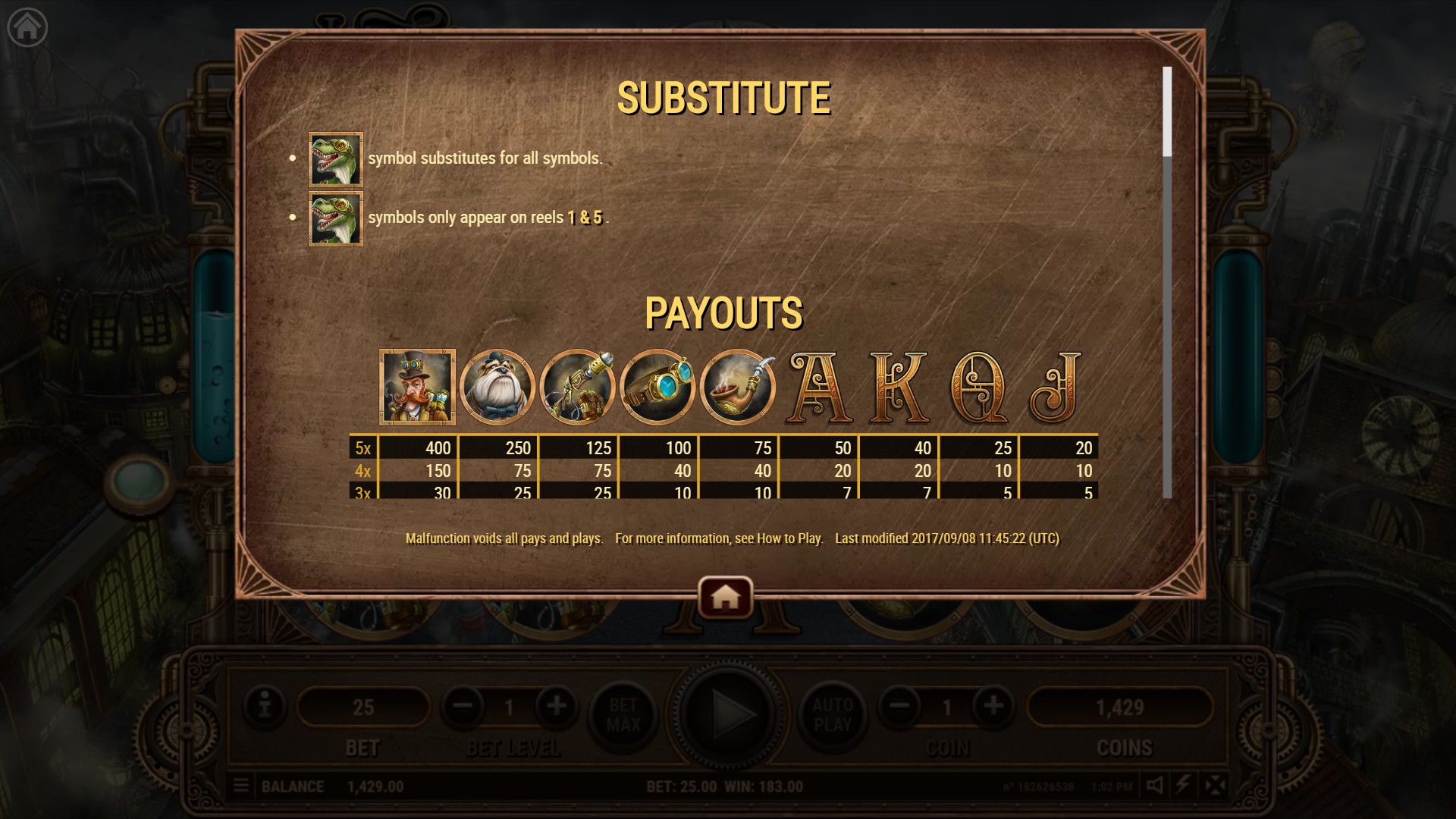Viewport: 1456px width, 819px height.
Task: Spin the reels with the play button
Action: coord(726,713)
